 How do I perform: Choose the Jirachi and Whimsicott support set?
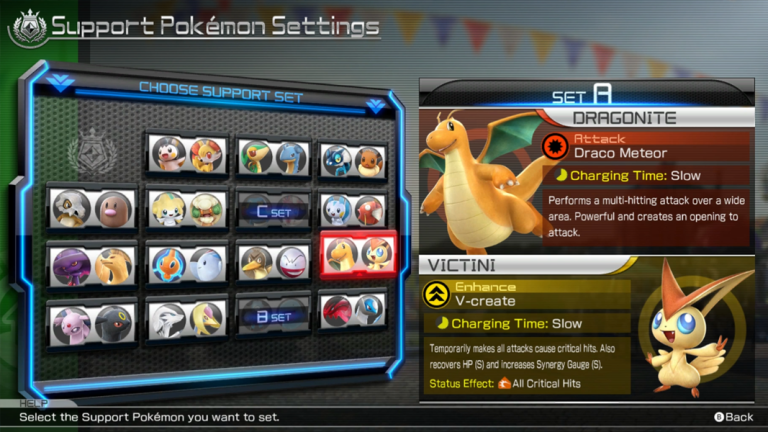[x=184, y=209]
